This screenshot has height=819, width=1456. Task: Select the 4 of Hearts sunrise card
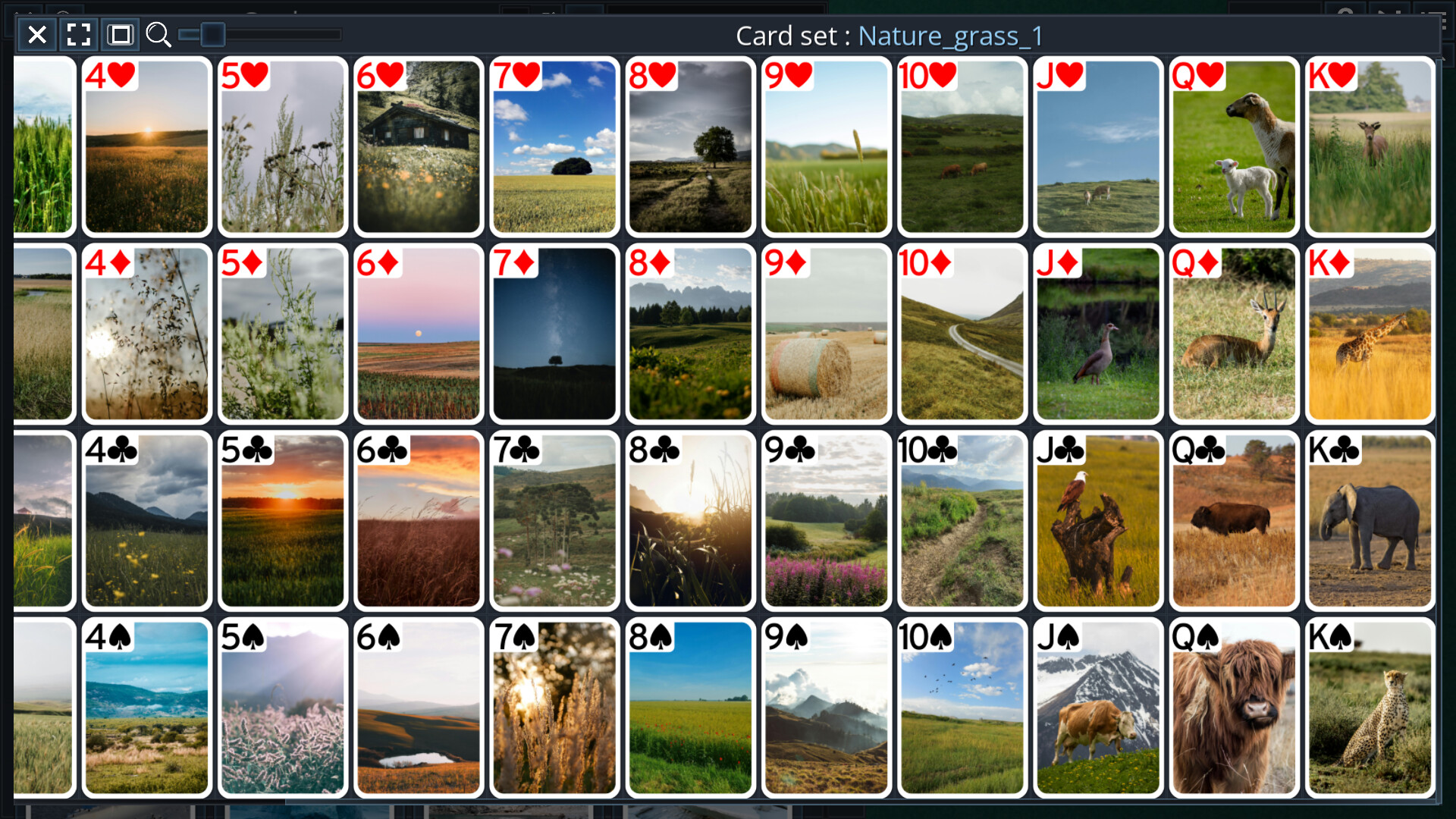pos(146,148)
